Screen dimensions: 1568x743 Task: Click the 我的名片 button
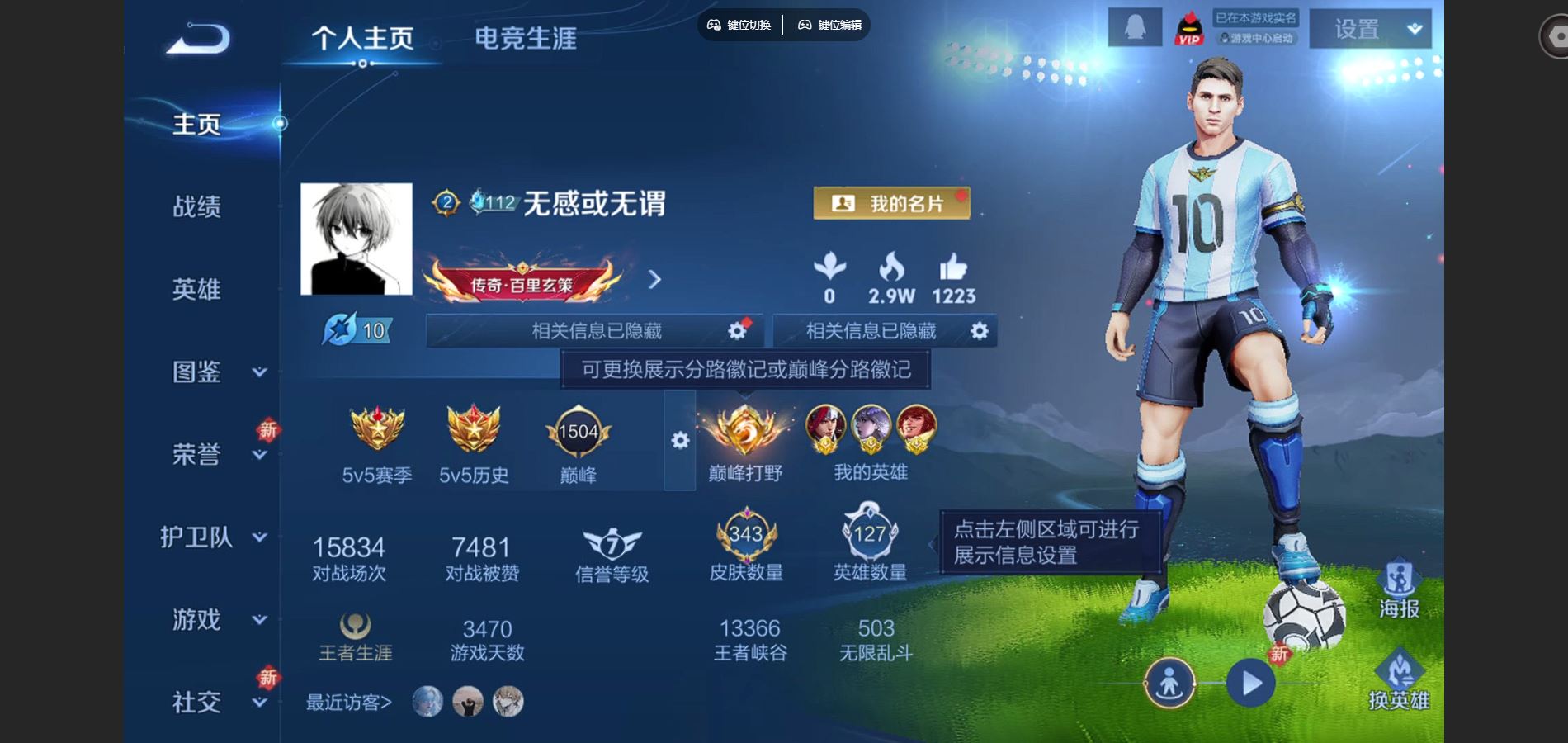click(891, 201)
